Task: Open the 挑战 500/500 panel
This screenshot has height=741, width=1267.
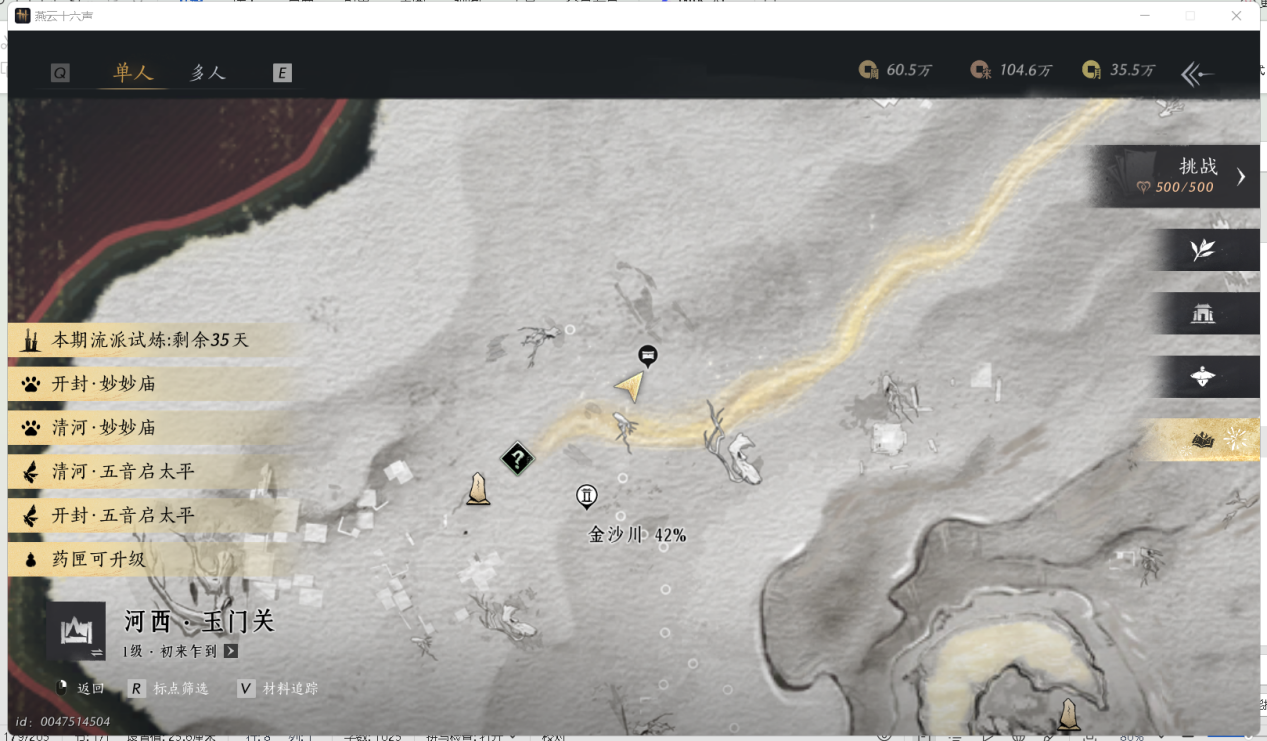Action: (1180, 177)
